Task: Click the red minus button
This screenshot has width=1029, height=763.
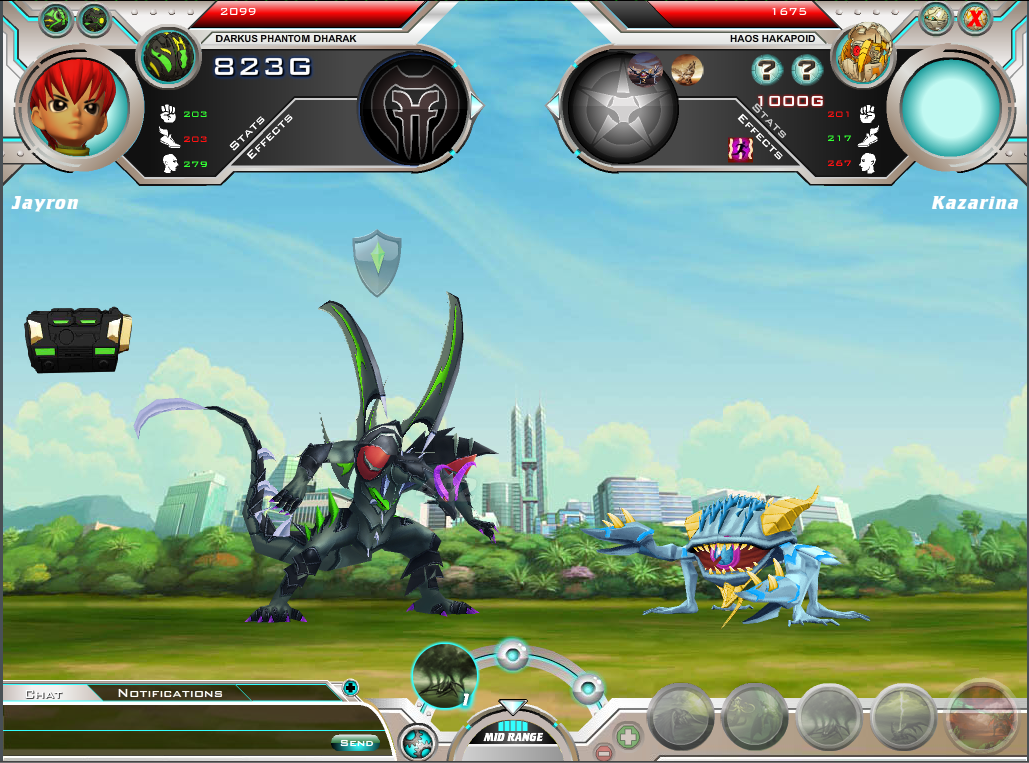Action: [x=603, y=752]
